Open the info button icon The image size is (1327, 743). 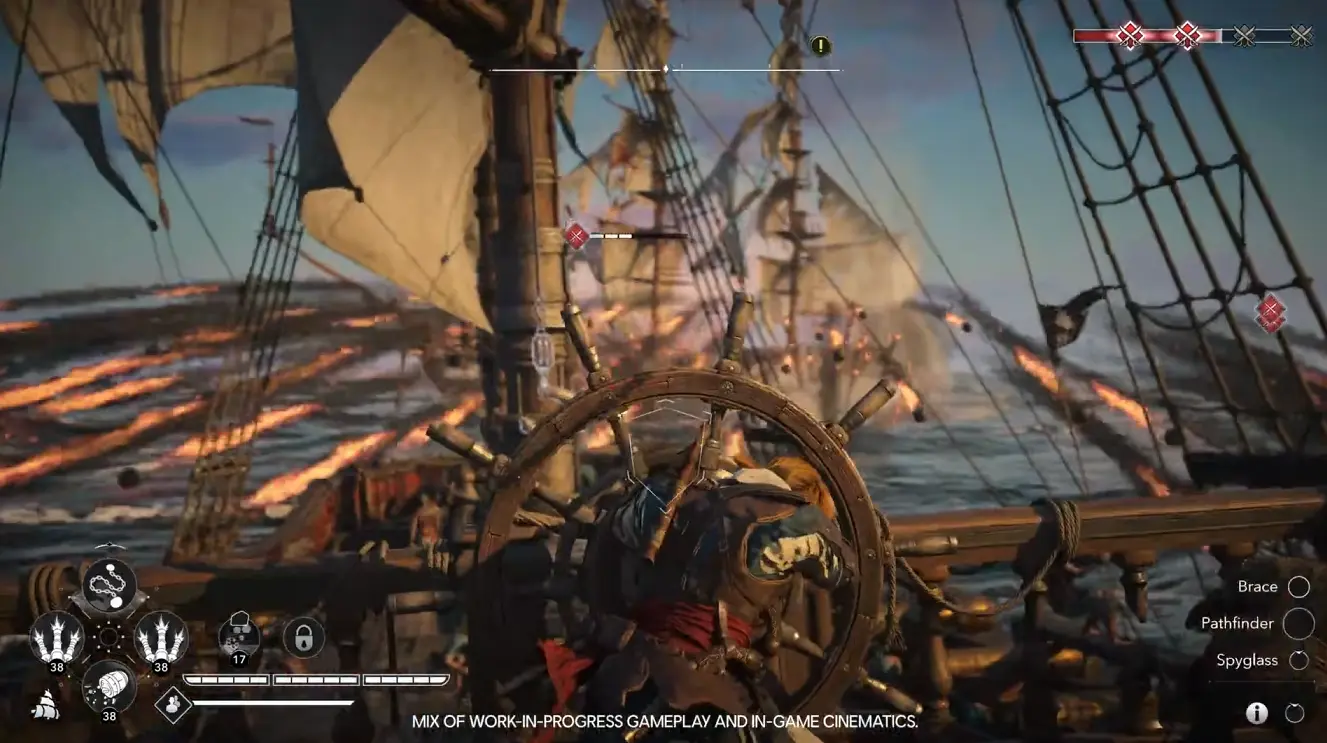pyautogui.click(x=1257, y=713)
